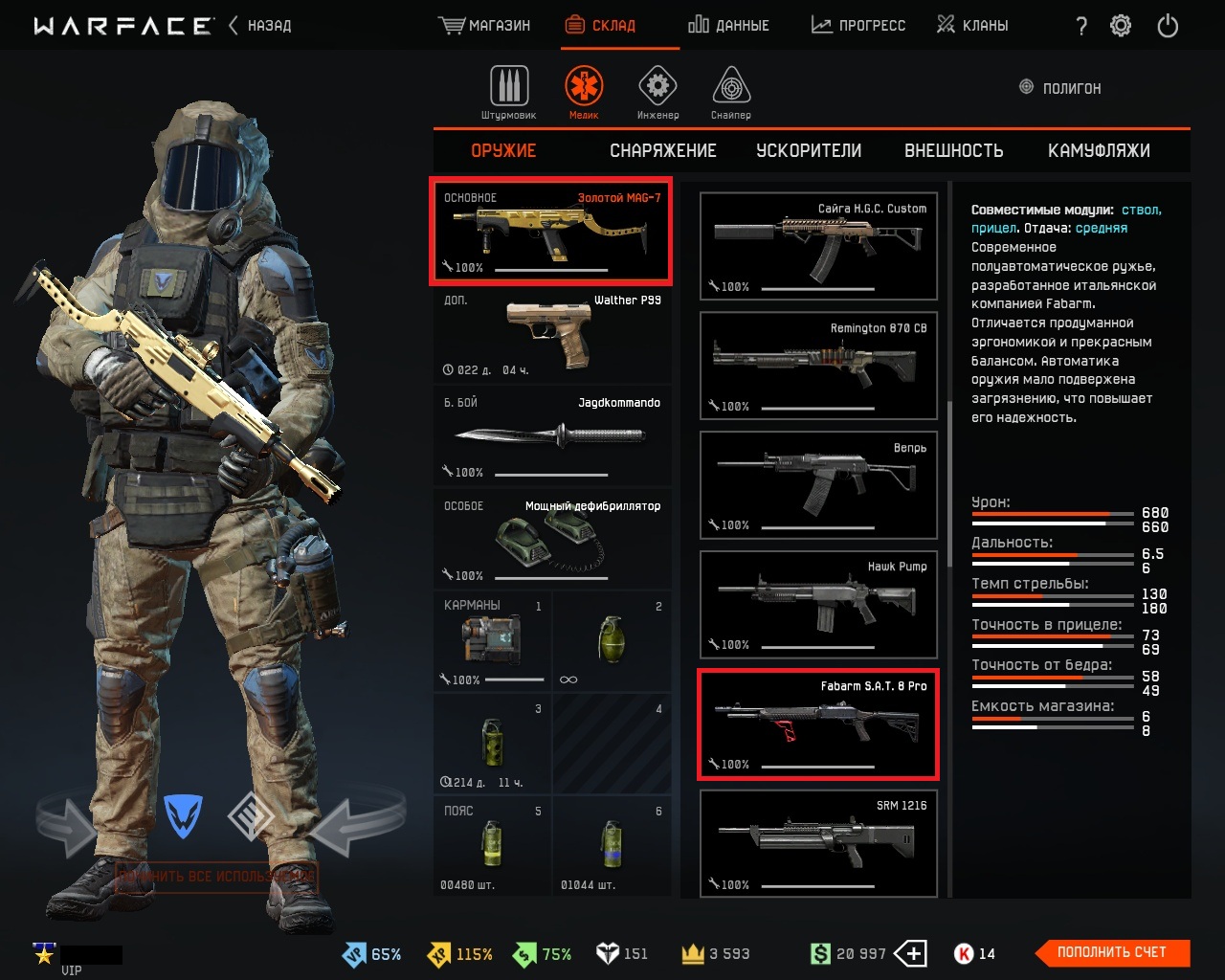Select the Штурмовик class

509,93
